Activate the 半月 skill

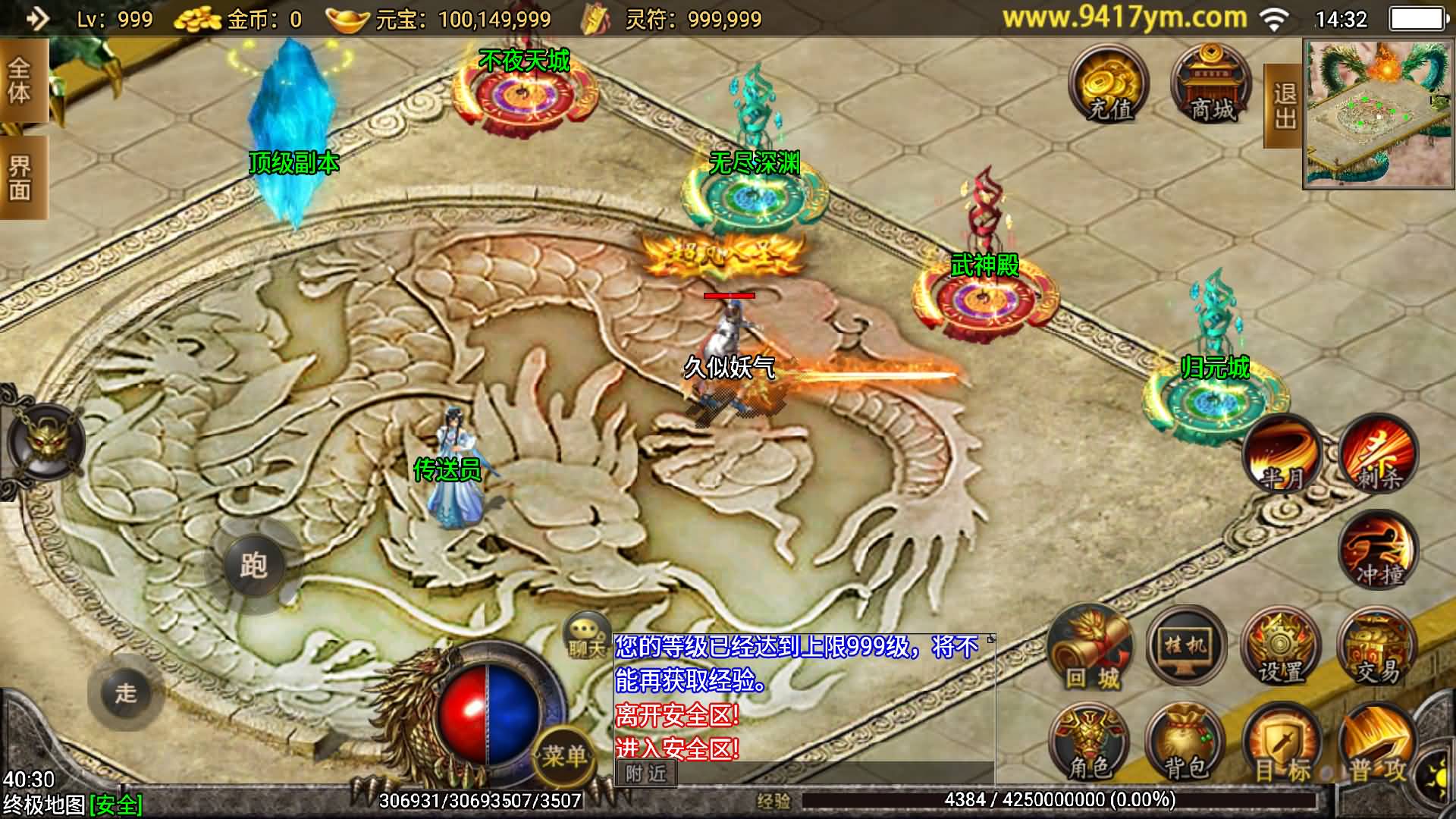pos(1283,457)
